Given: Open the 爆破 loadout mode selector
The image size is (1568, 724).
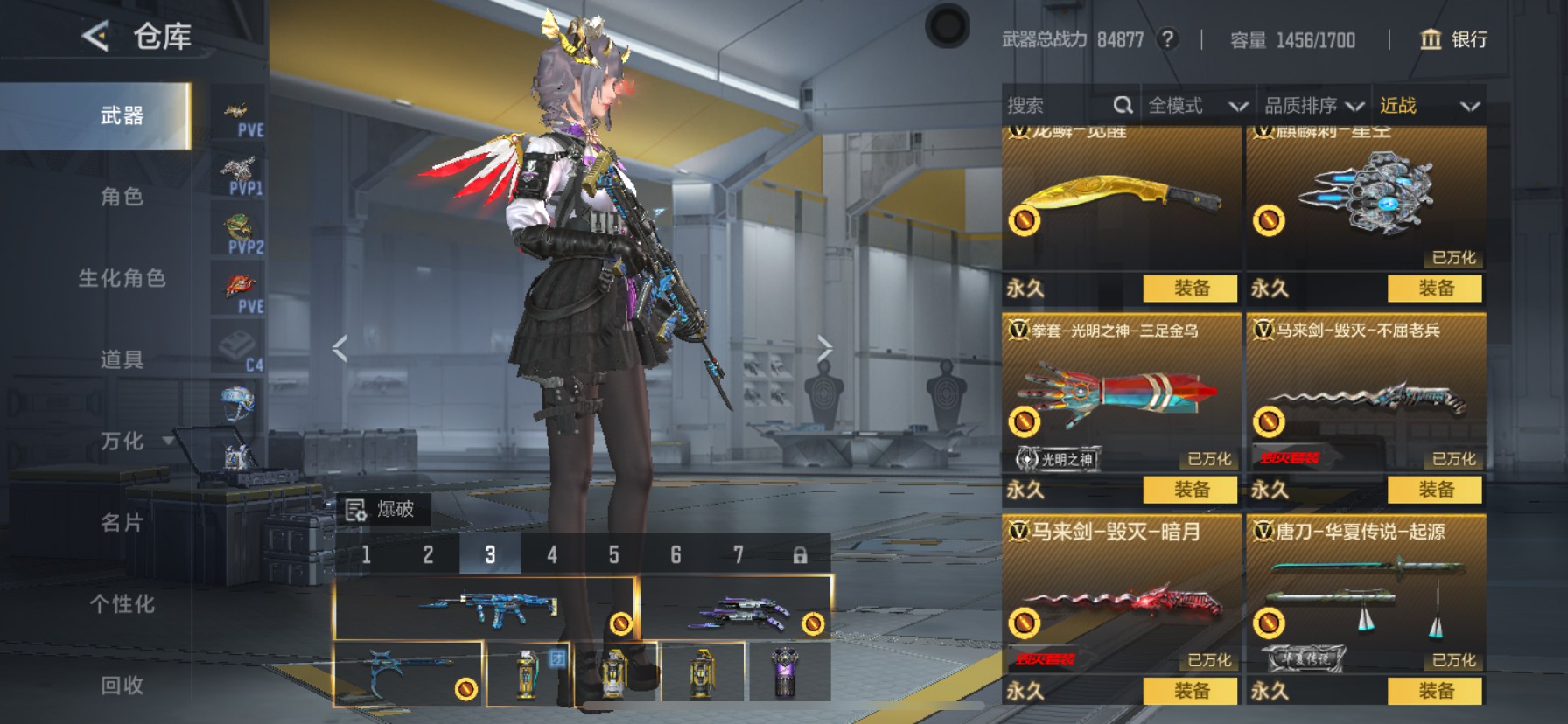Looking at the screenshot, I should (x=382, y=510).
